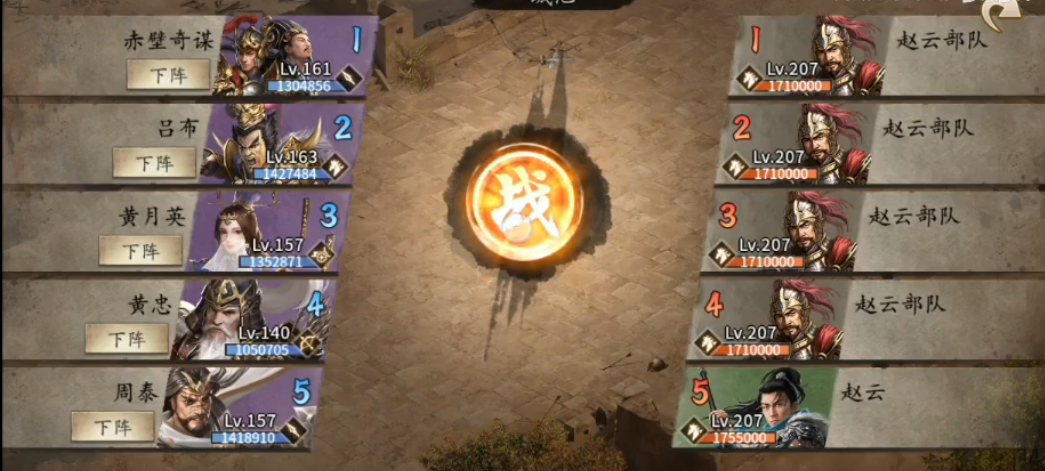
Task: Take 周泰 off the formation with 下阵
Action: (x=112, y=426)
